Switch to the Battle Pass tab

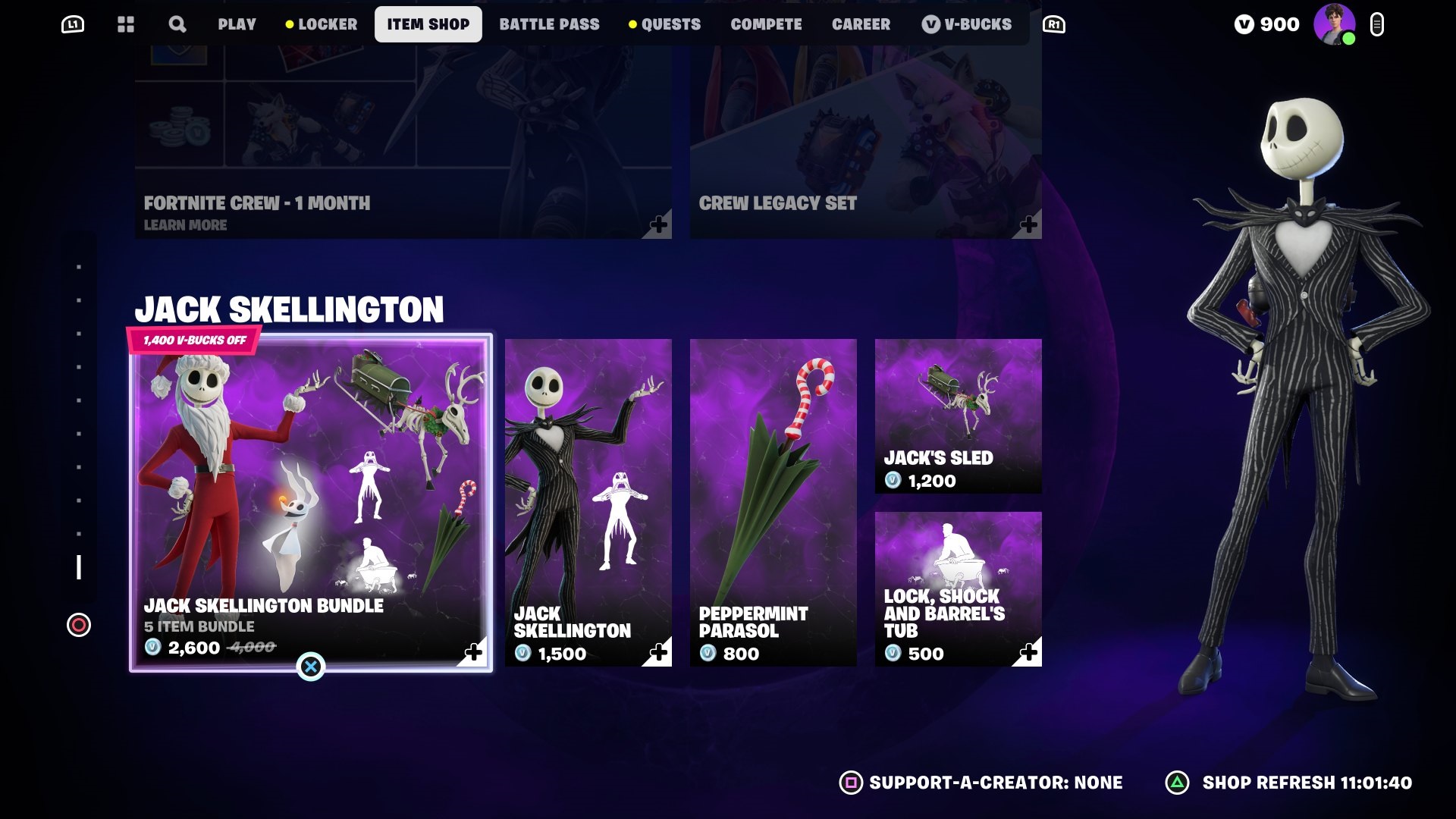click(x=550, y=24)
